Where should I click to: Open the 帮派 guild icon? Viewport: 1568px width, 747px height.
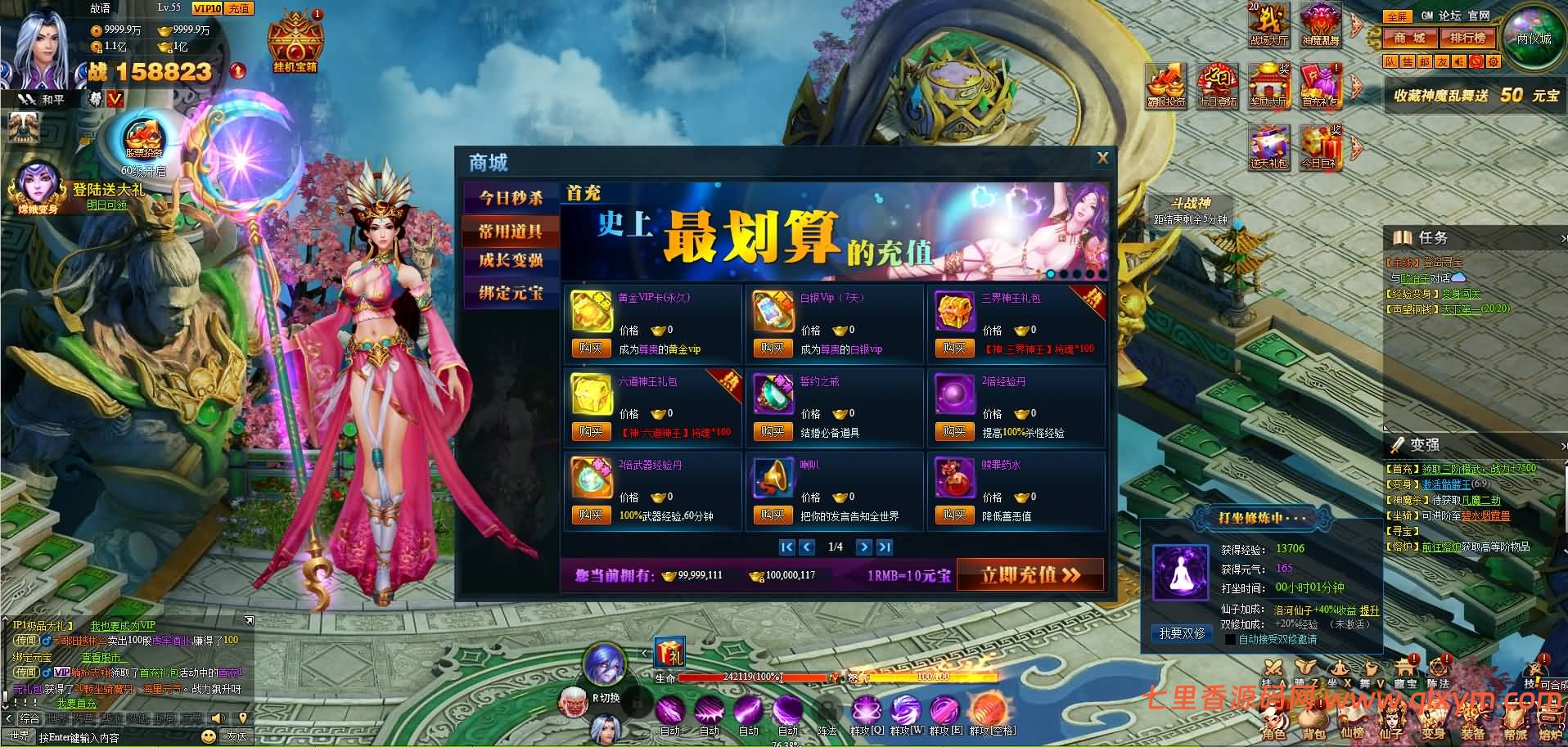point(1514,717)
